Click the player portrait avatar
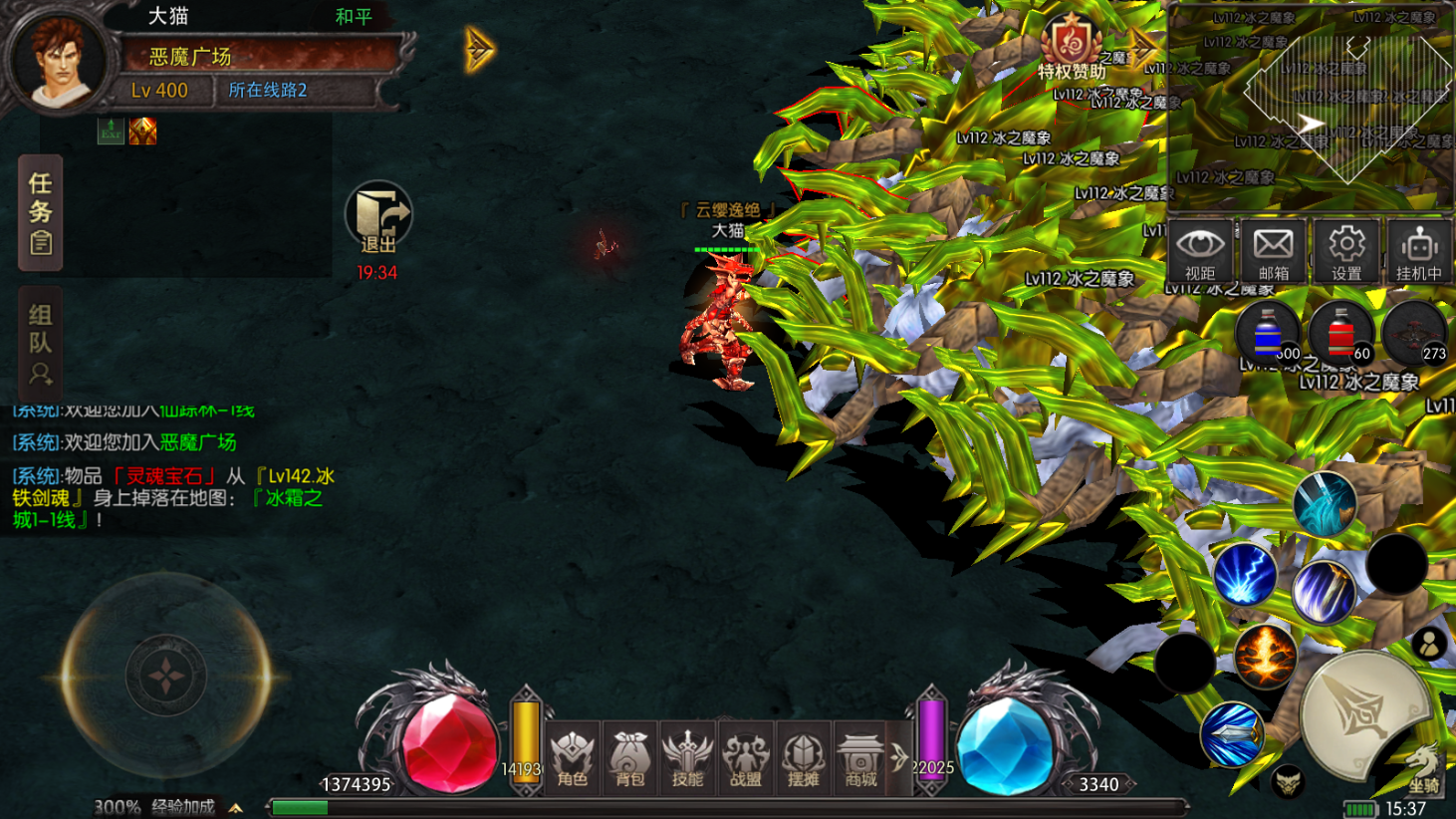 [x=58, y=60]
